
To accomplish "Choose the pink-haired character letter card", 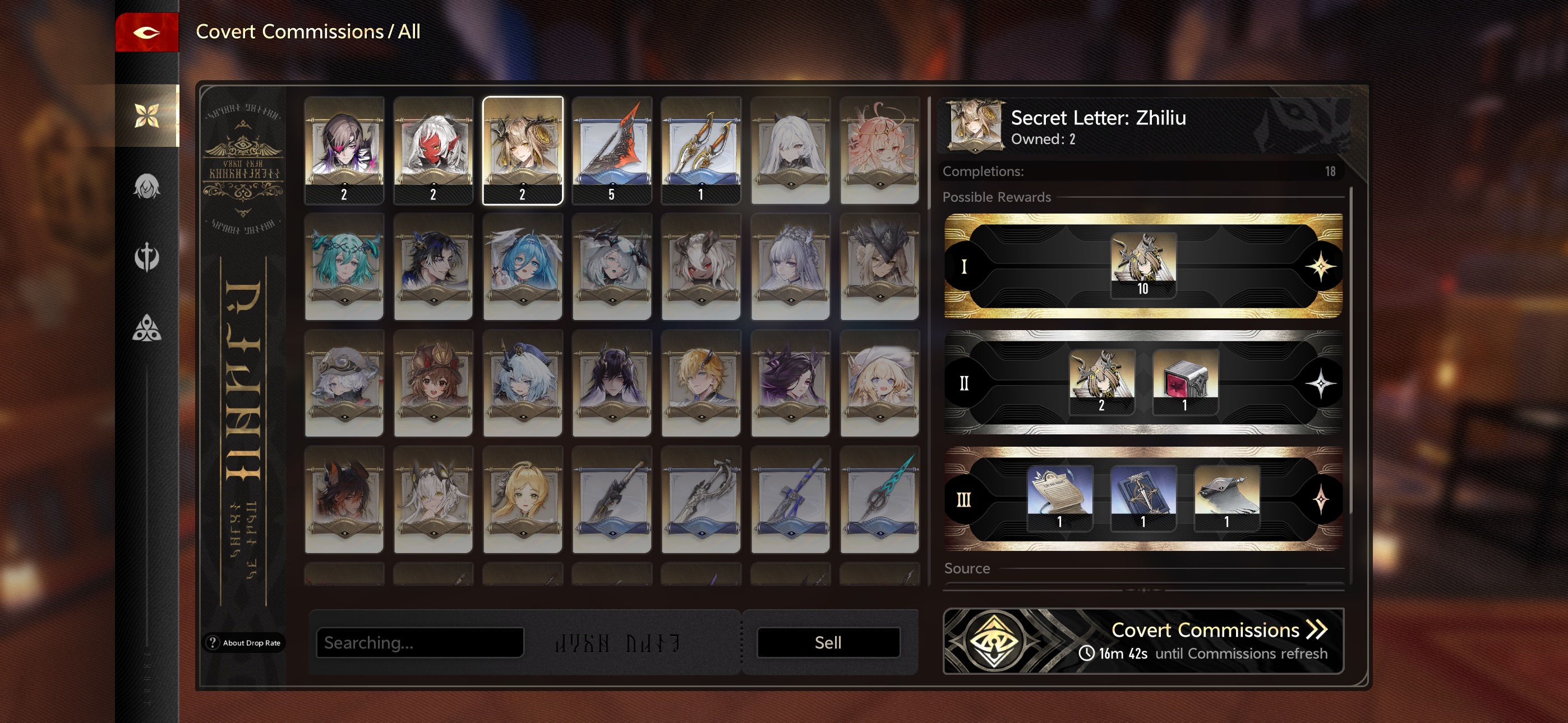I will pos(879,150).
